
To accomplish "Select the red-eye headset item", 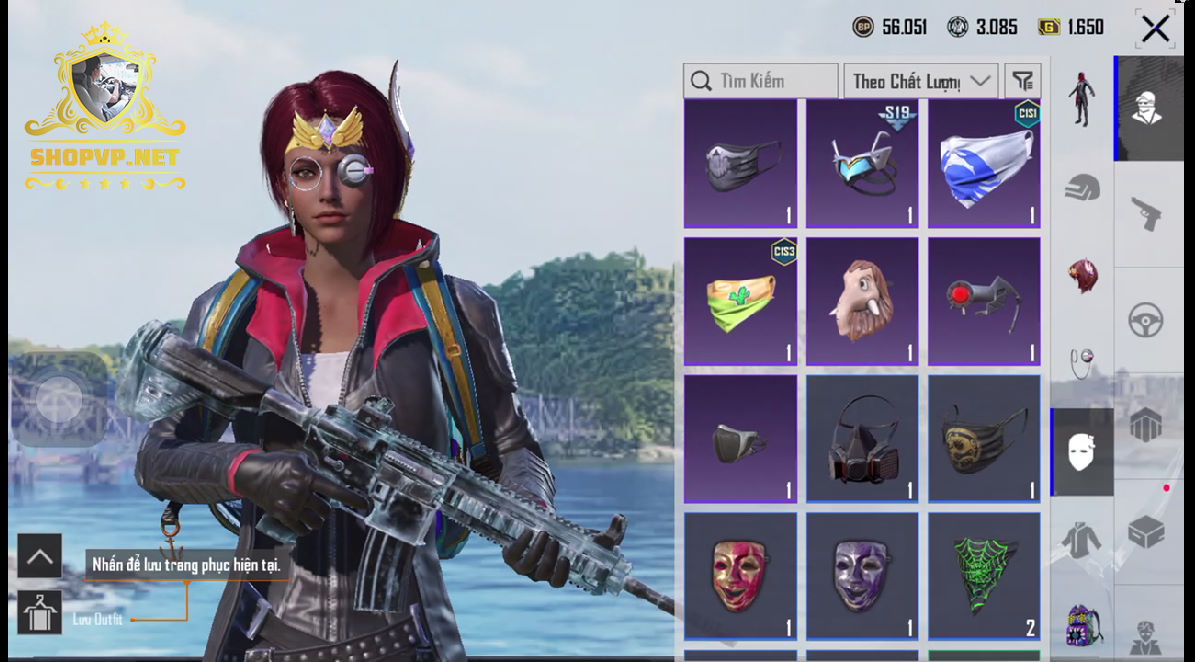I will point(984,301).
